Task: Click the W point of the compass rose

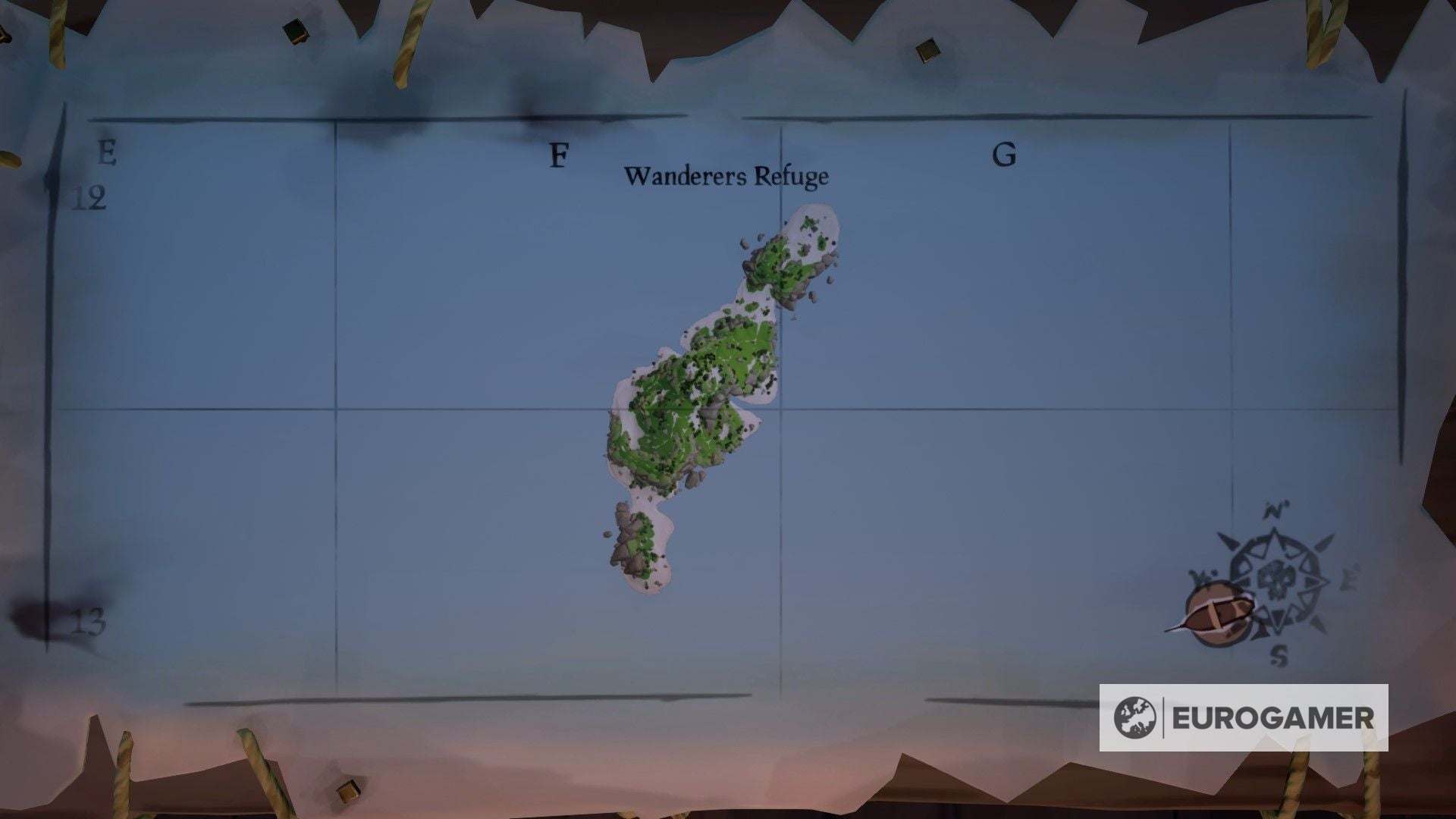Action: click(x=1200, y=575)
